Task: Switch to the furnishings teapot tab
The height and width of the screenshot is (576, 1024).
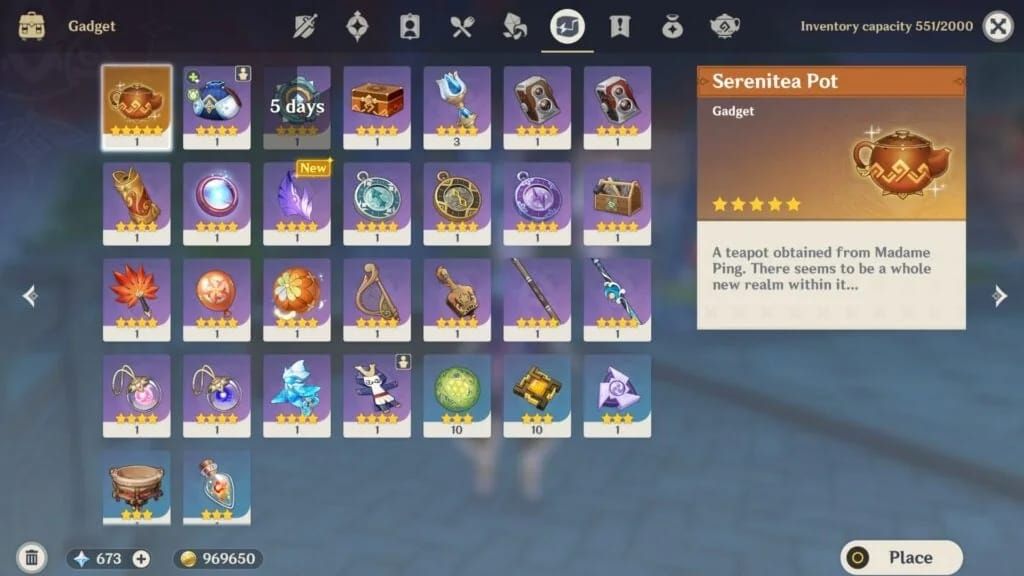Action: [x=724, y=27]
